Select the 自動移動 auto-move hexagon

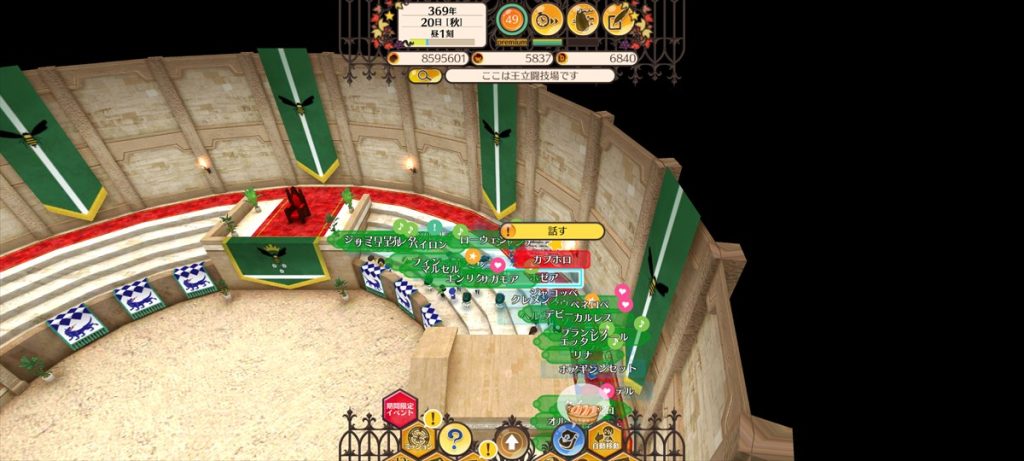point(605,441)
